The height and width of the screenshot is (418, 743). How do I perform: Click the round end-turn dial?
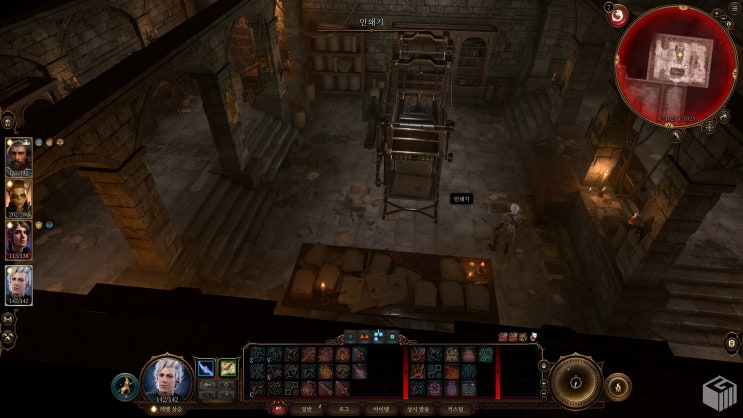click(x=576, y=379)
